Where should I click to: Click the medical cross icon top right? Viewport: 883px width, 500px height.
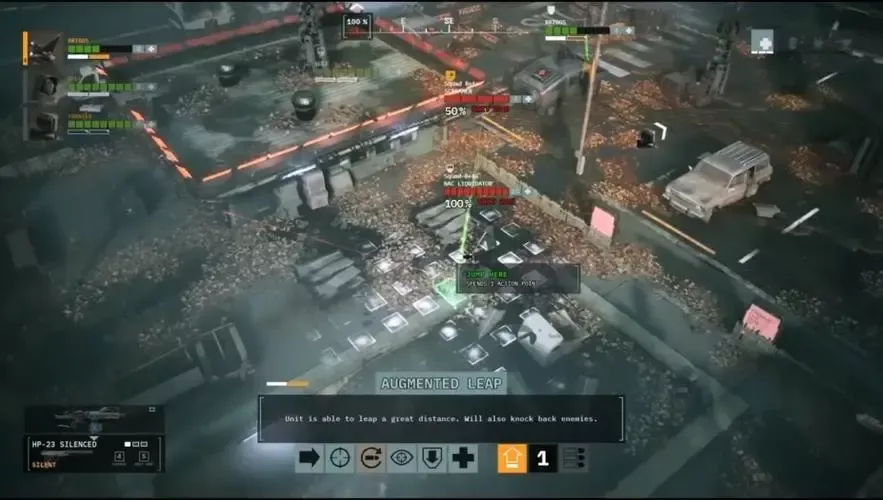click(762, 42)
